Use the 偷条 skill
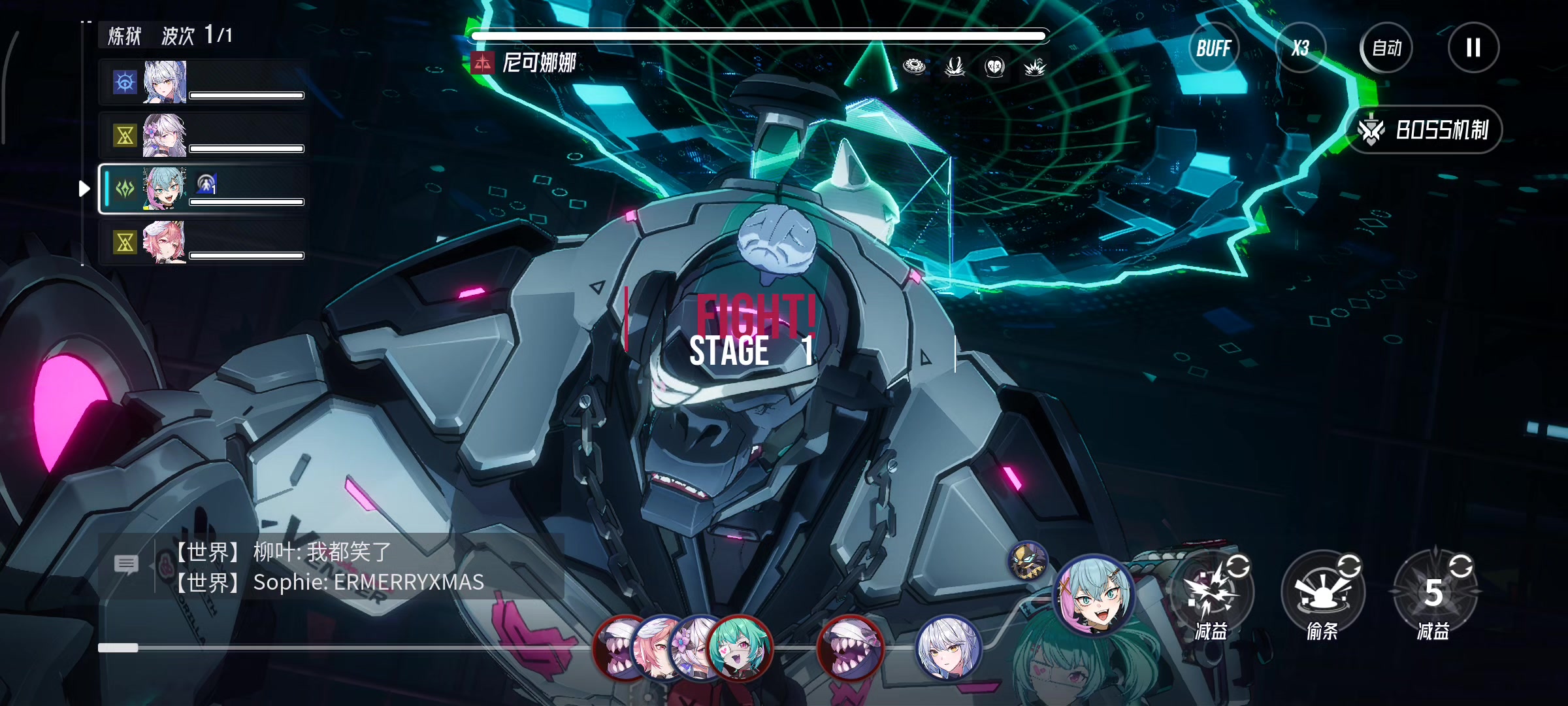The height and width of the screenshot is (706, 1568). coord(1322,592)
